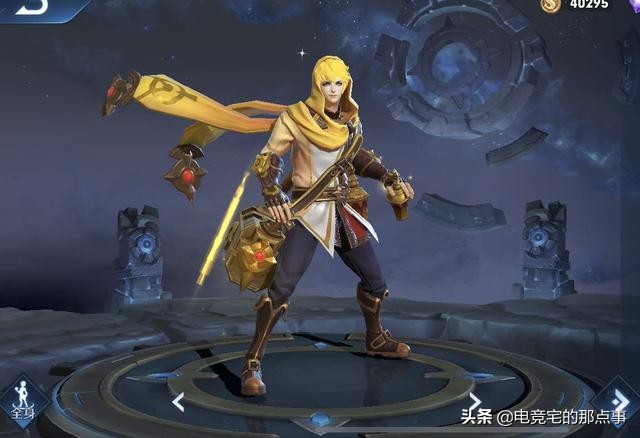
Task: Click the gold coin currency icon
Action: click(x=550, y=5)
